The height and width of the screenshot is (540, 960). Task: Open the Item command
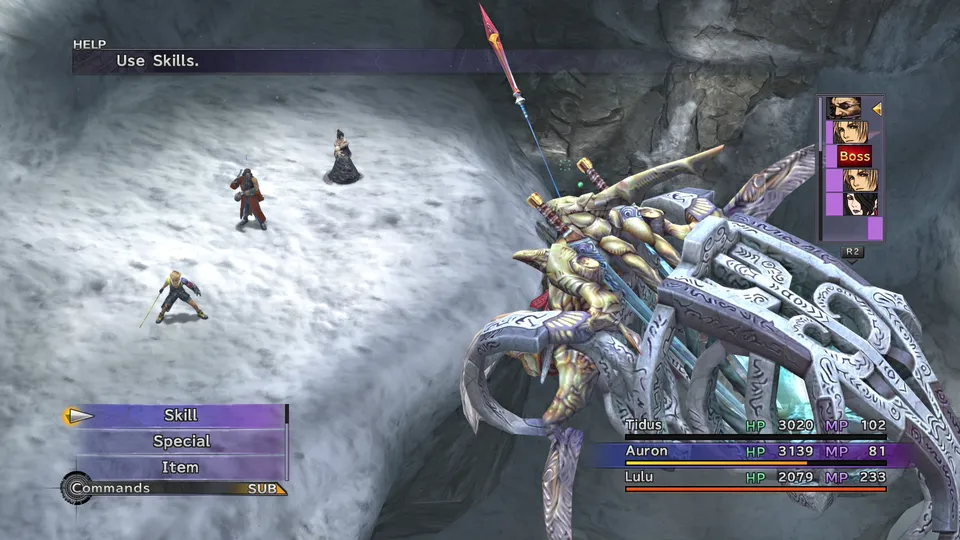pyautogui.click(x=181, y=467)
